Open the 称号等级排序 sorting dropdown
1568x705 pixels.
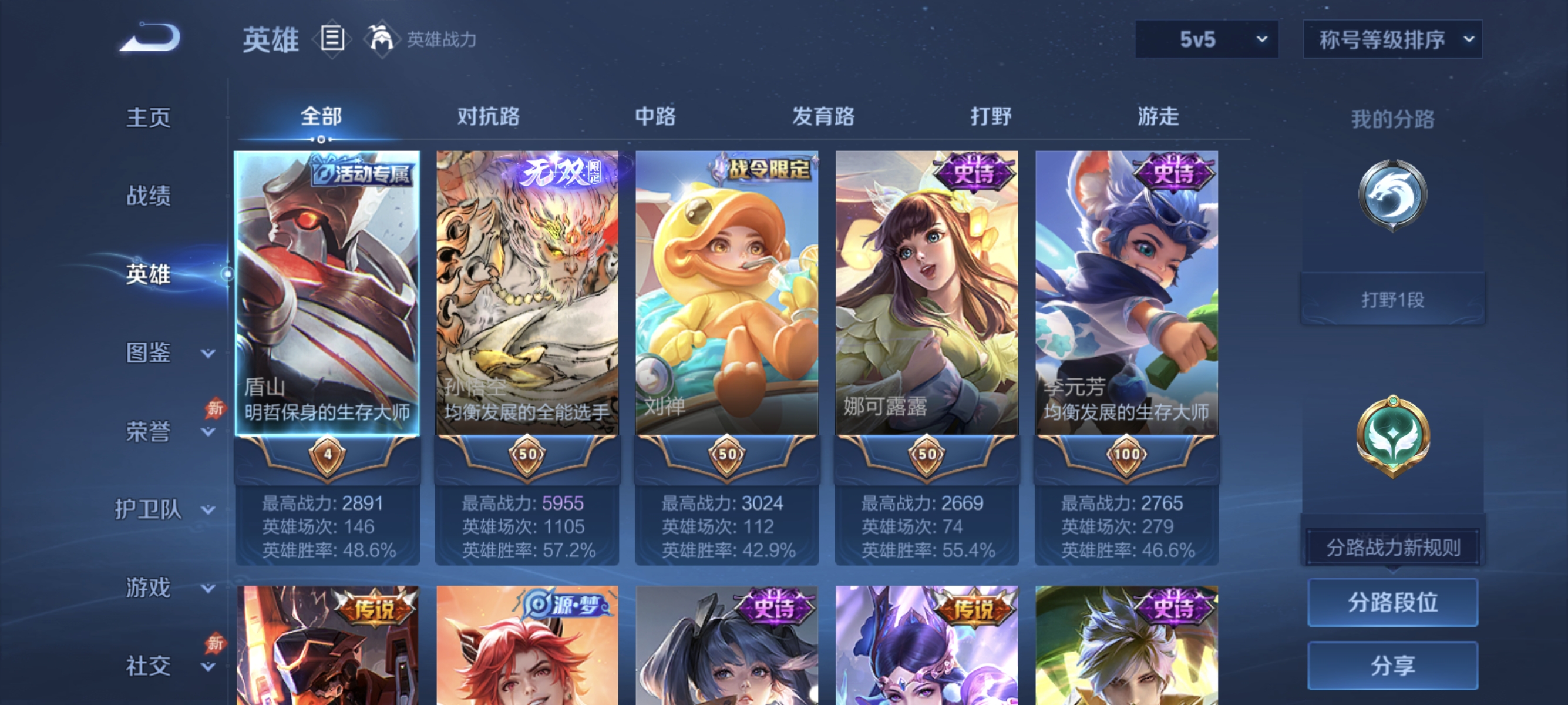point(1392,38)
